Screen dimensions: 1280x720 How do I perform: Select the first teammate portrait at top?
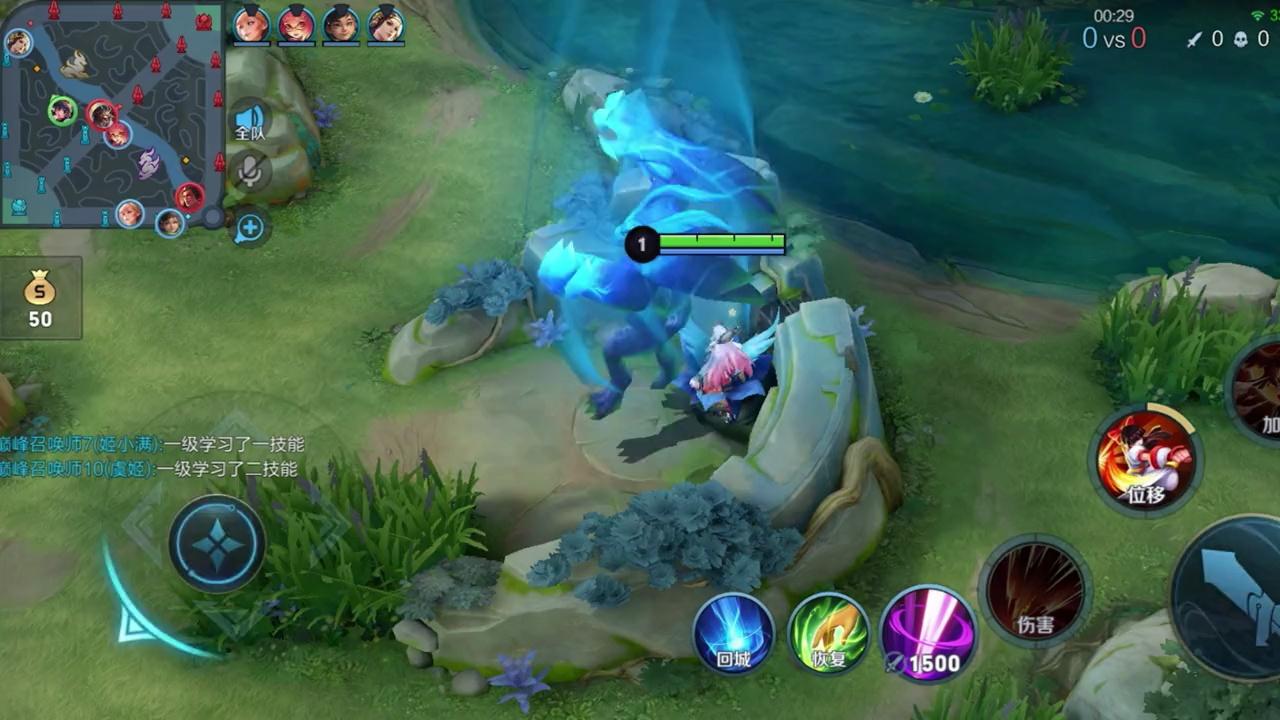click(x=250, y=24)
